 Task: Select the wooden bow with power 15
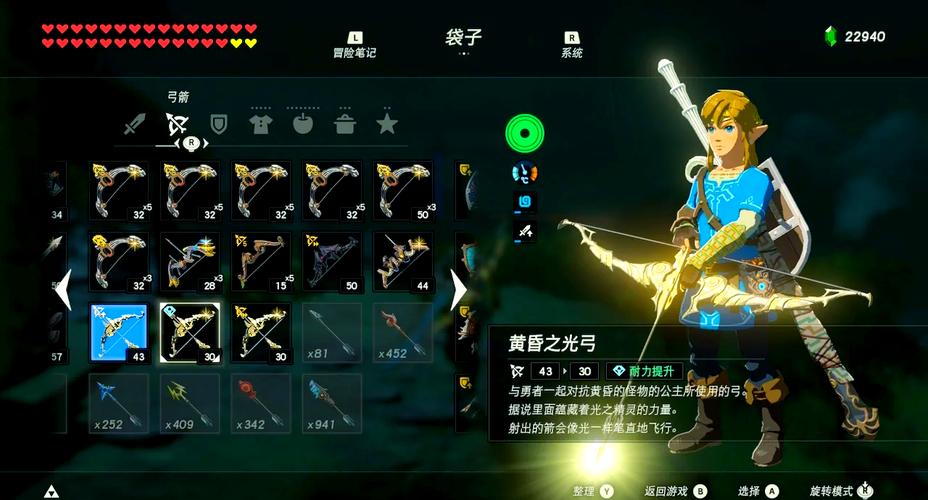click(262, 262)
